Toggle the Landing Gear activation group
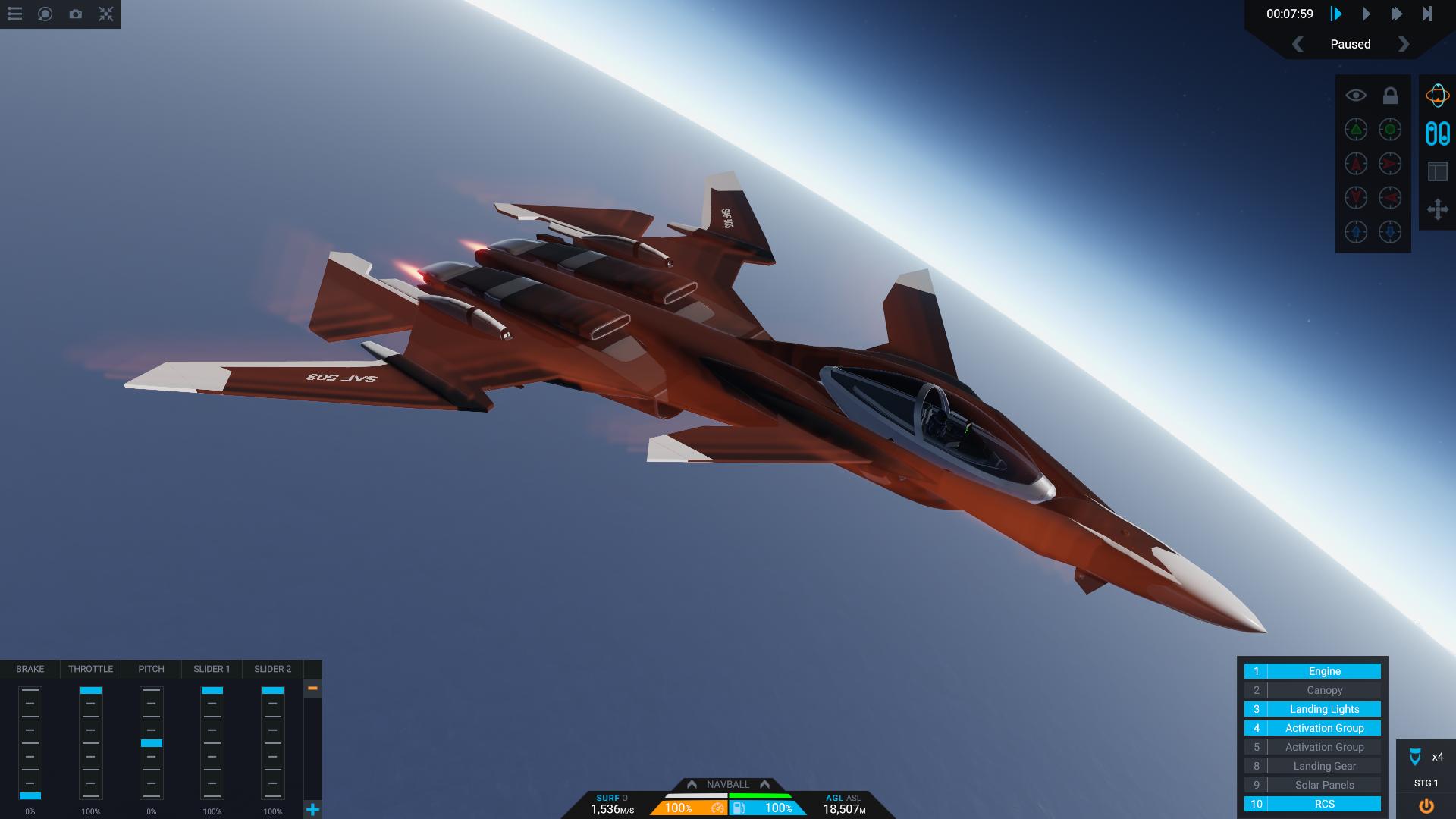The width and height of the screenshot is (1456, 819). 1324,766
